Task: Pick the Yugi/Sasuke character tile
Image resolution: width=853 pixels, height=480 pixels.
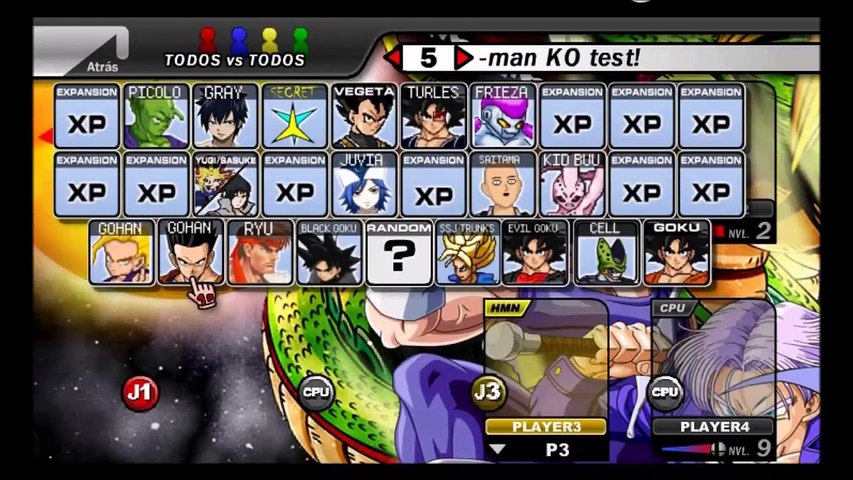Action: coord(225,184)
